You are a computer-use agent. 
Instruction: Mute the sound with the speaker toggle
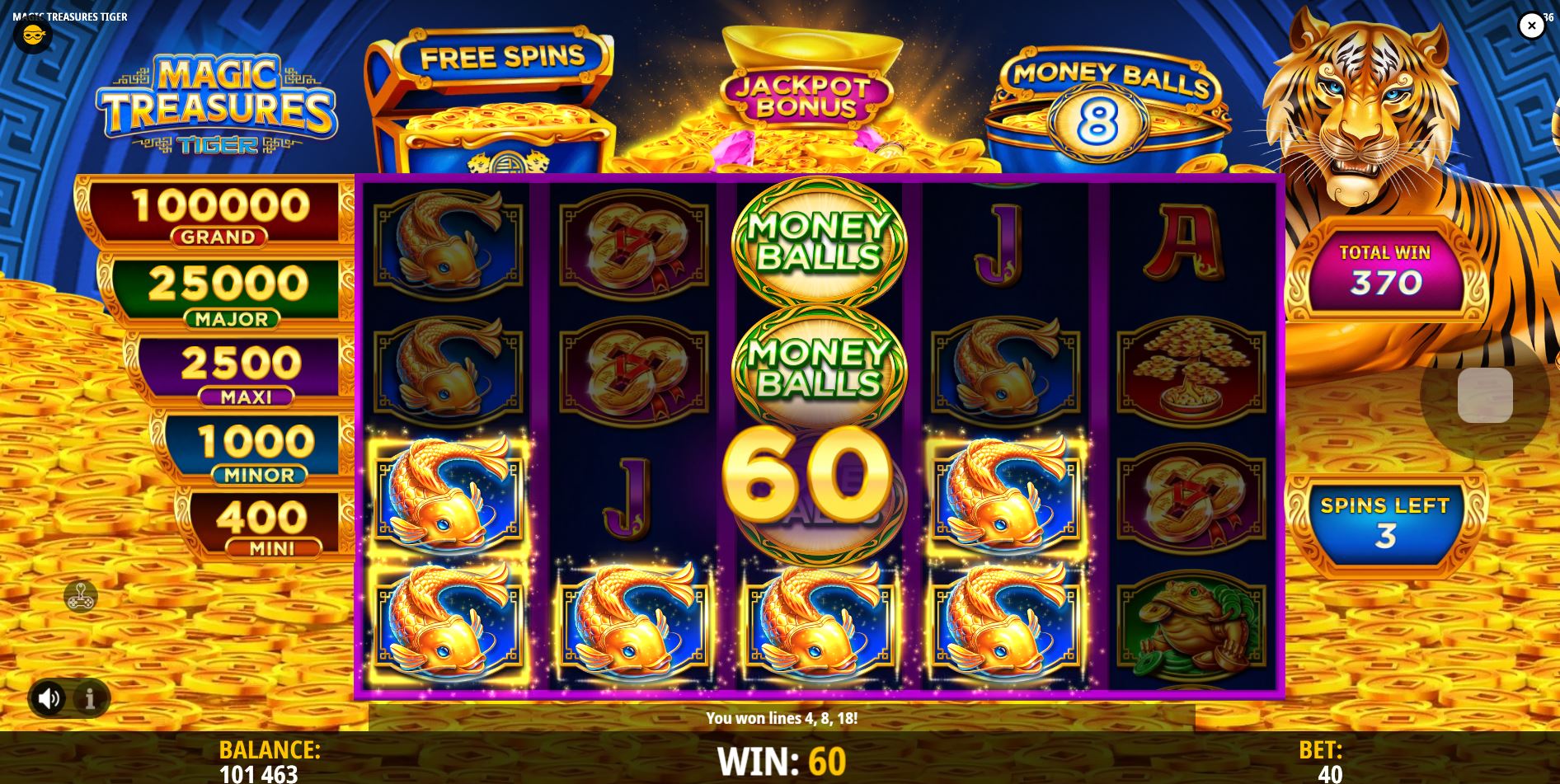[49, 697]
